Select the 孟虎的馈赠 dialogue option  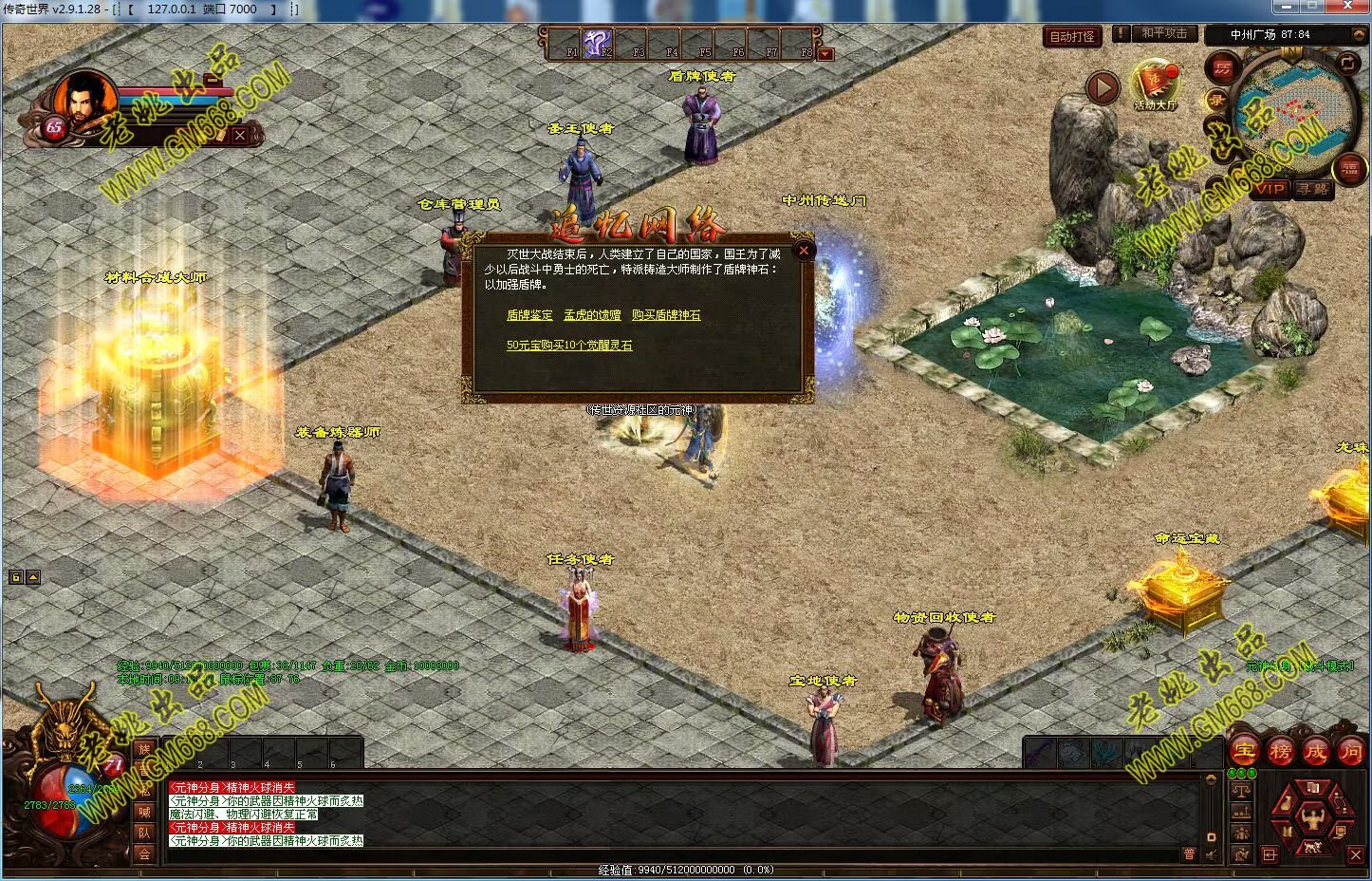click(x=592, y=315)
